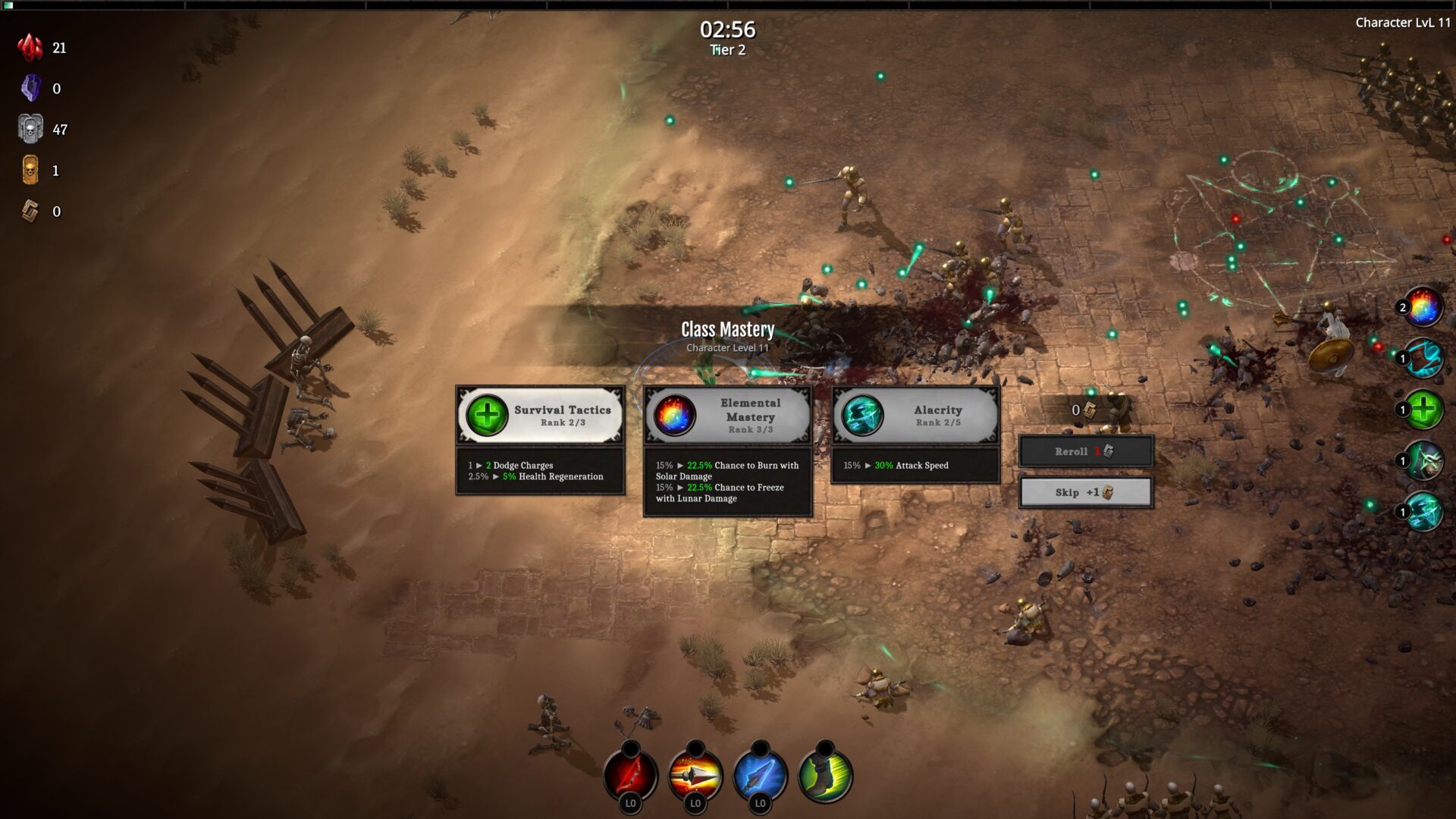Inspect the green plus mastery icon on the sidebar
This screenshot has height=819, width=1456.
click(x=1423, y=409)
